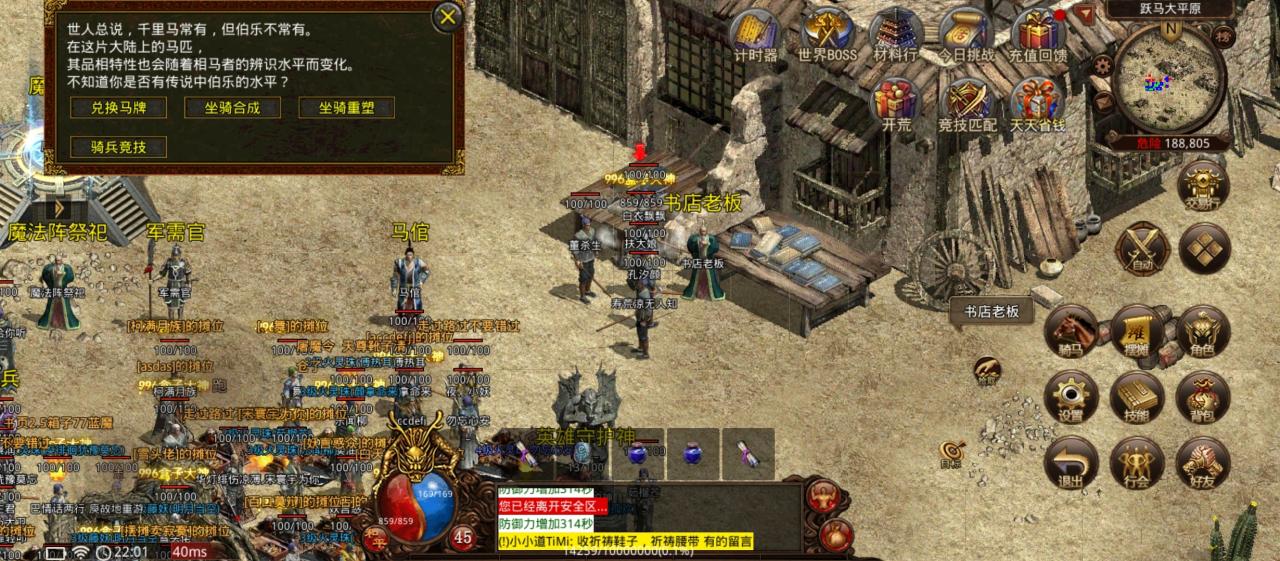
Task: Open 今日挑战 daily challenge
Action: 966,33
